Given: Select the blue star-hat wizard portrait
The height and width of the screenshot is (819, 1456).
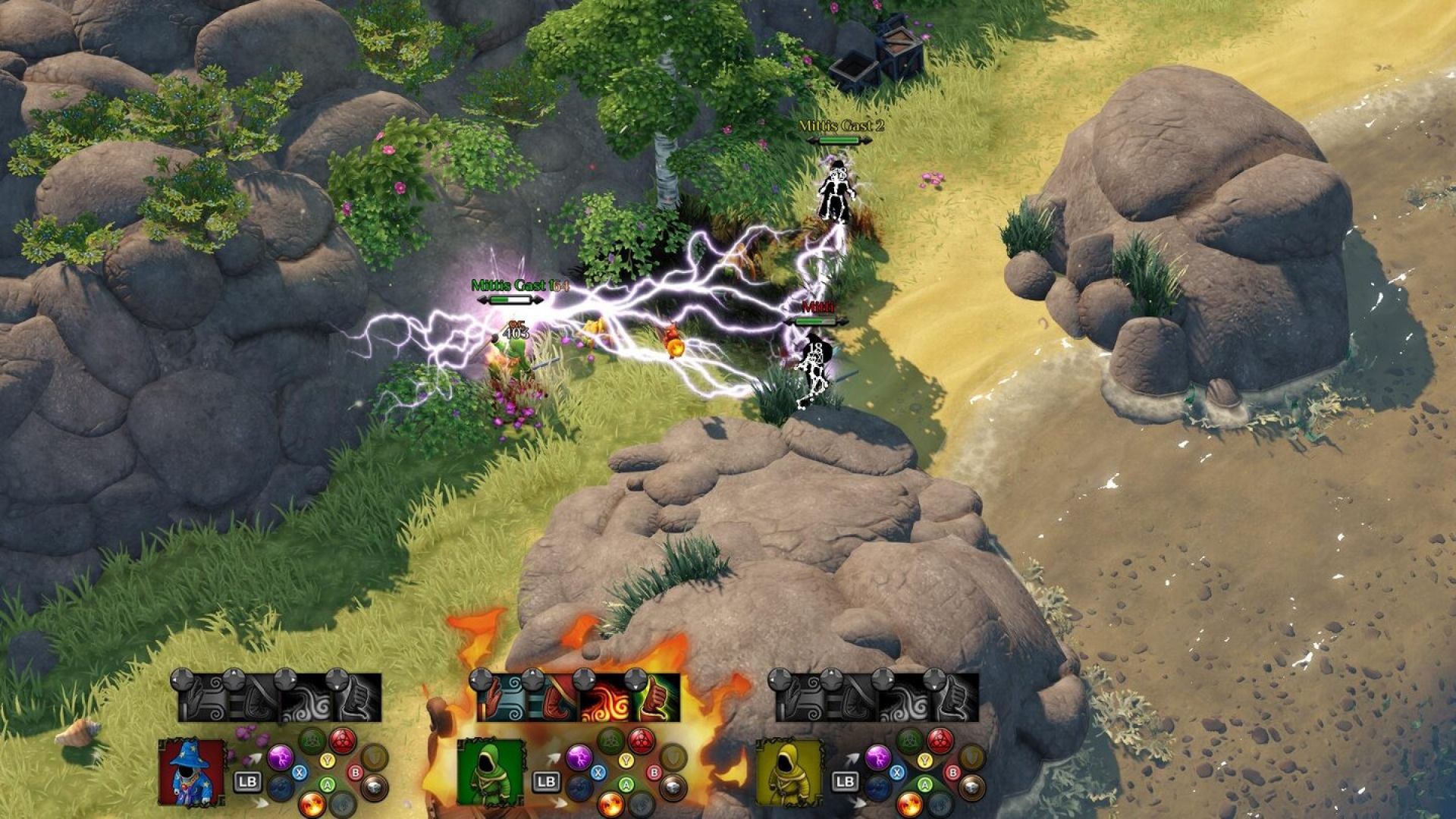Looking at the screenshot, I should point(191,772).
